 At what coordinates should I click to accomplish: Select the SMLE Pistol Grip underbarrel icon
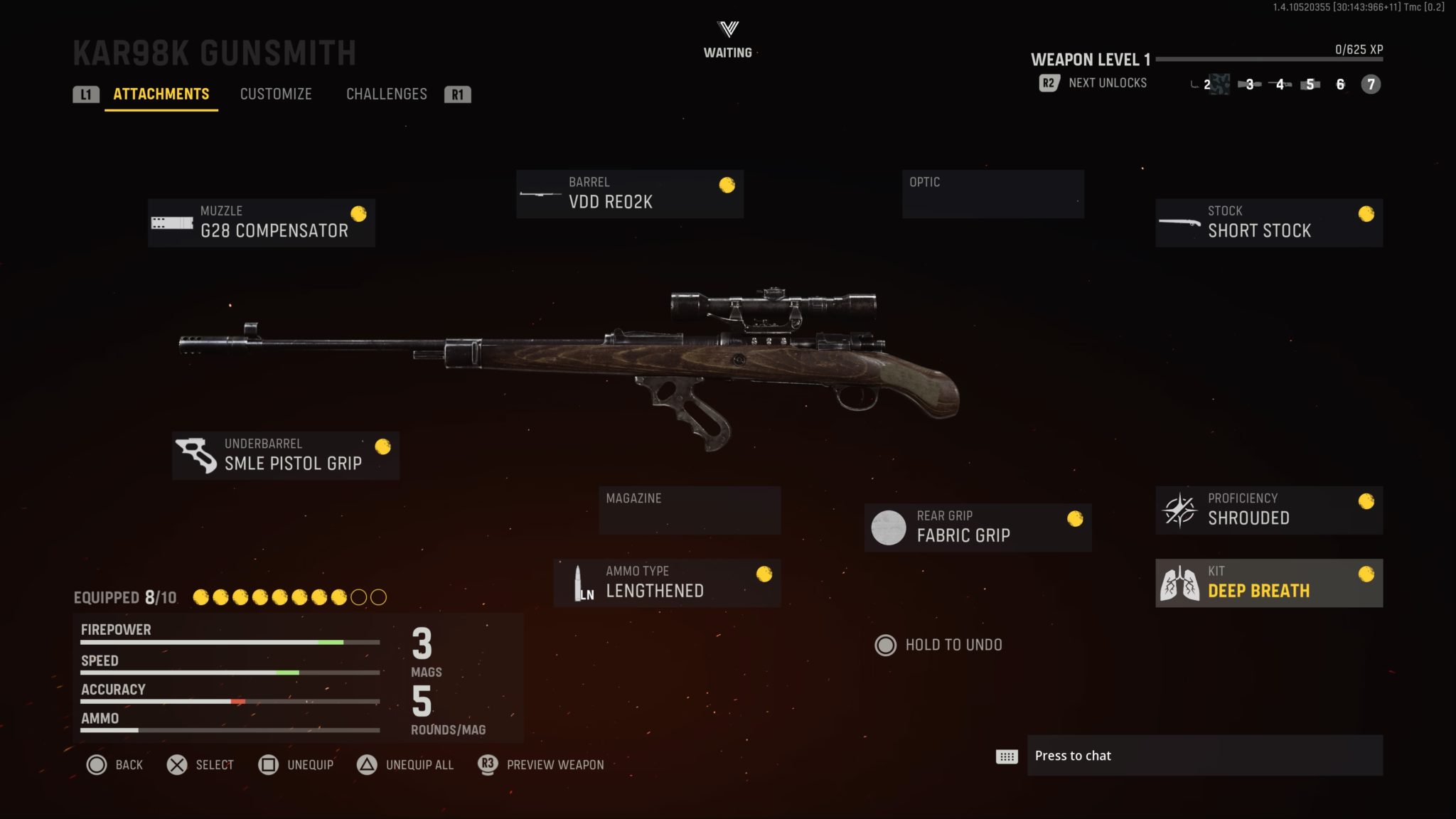click(x=195, y=455)
